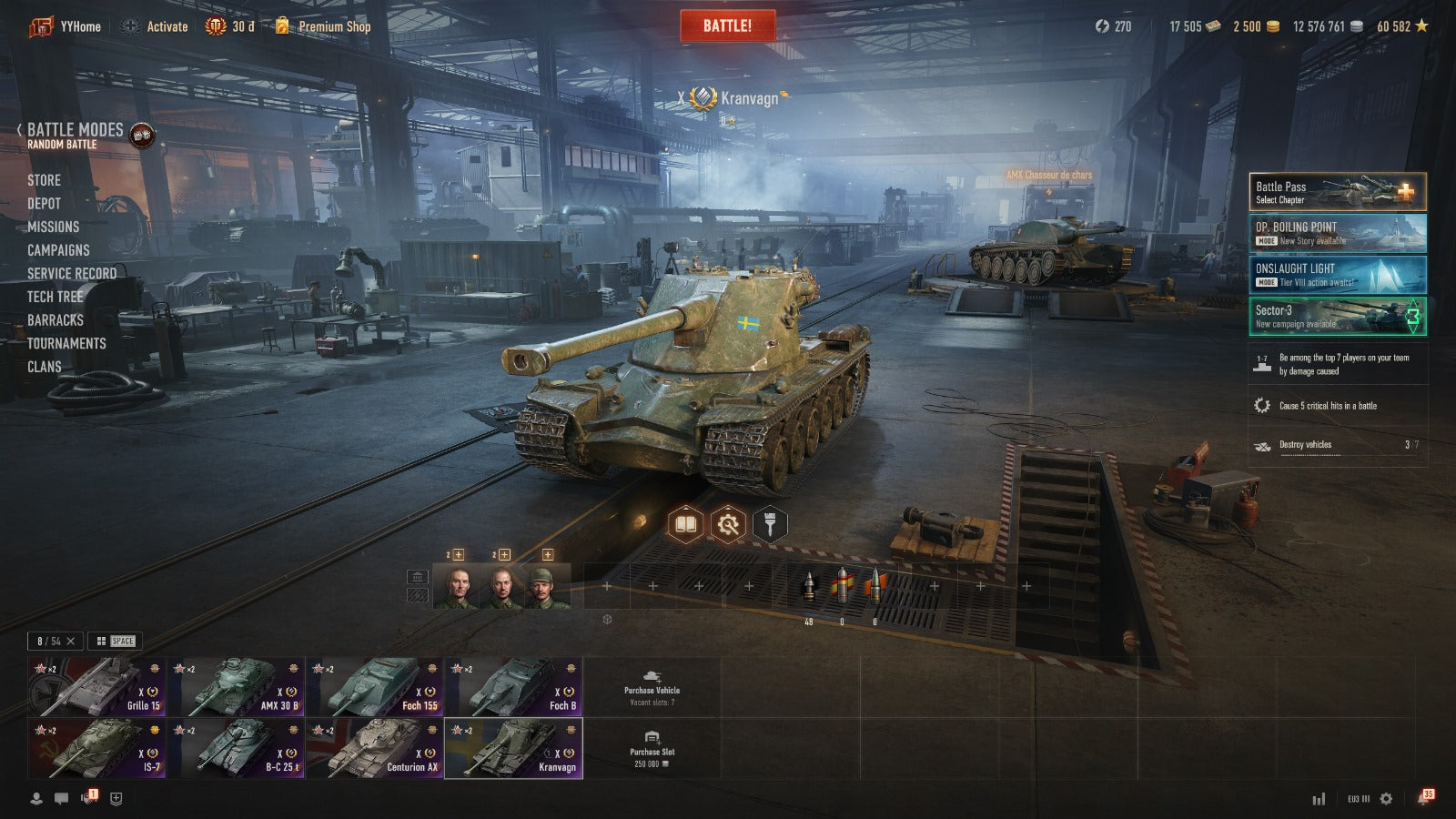
Task: Choose the IS-7 tank from carousel
Action: pyautogui.click(x=96, y=748)
